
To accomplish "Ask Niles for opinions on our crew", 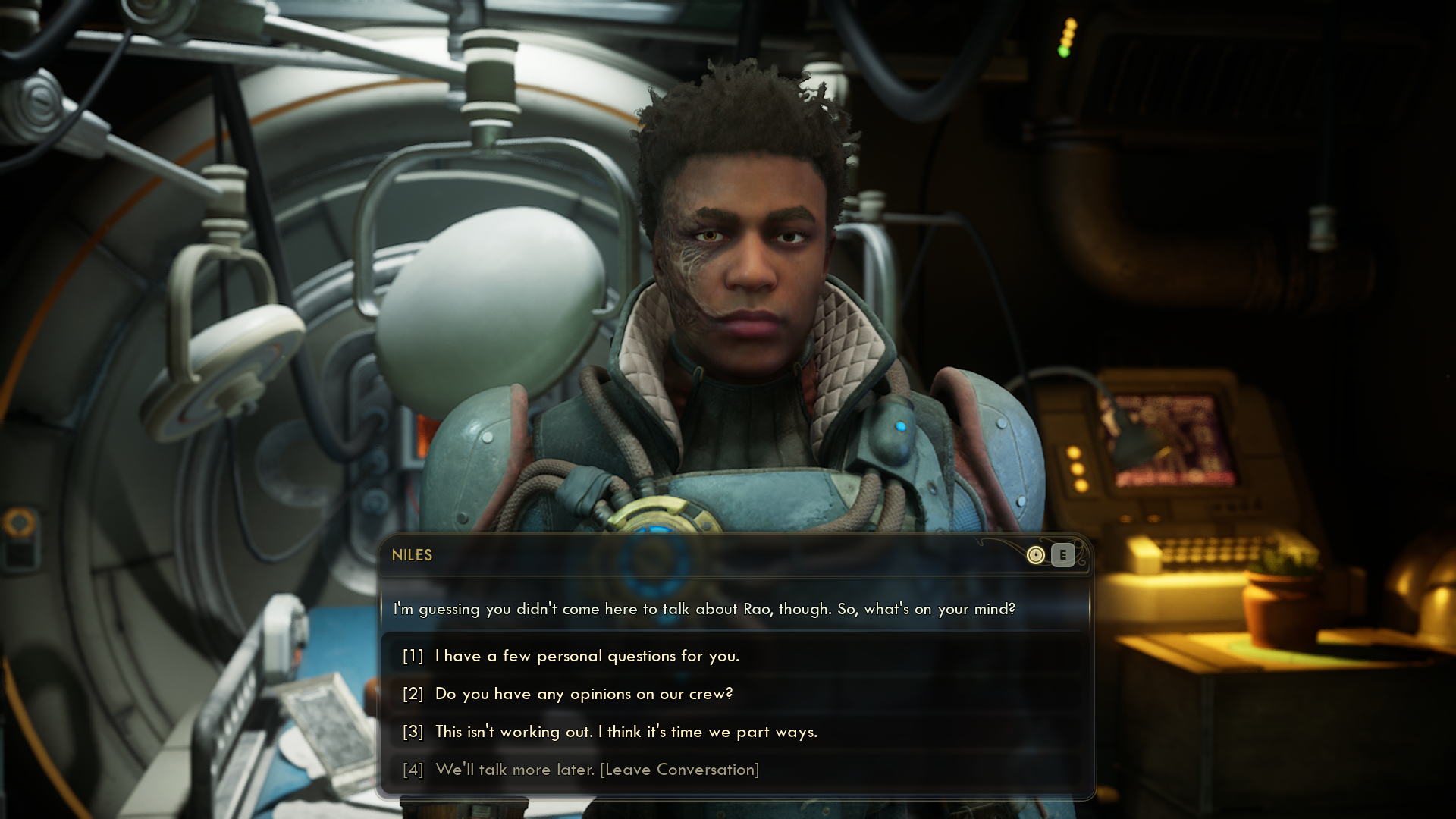I will pyautogui.click(x=583, y=694).
